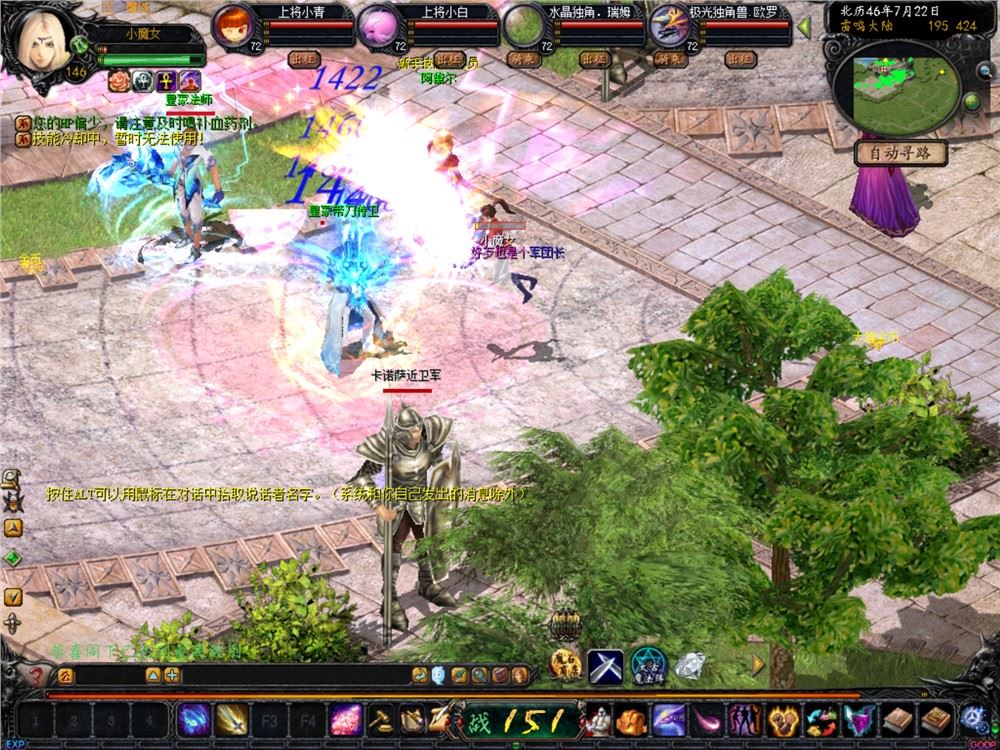Use the pink crystal skill slot
Screen dimensions: 1000x750
pos(346,719)
